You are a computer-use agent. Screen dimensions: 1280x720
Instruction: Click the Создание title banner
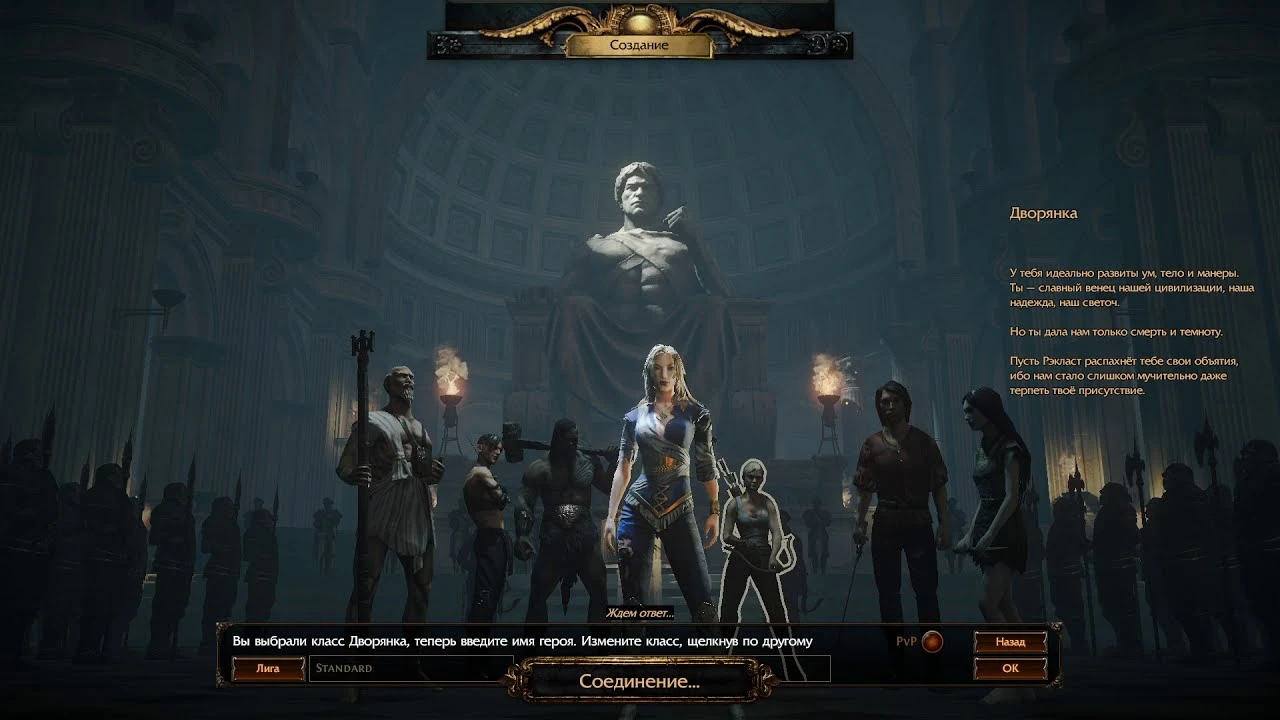click(x=640, y=45)
